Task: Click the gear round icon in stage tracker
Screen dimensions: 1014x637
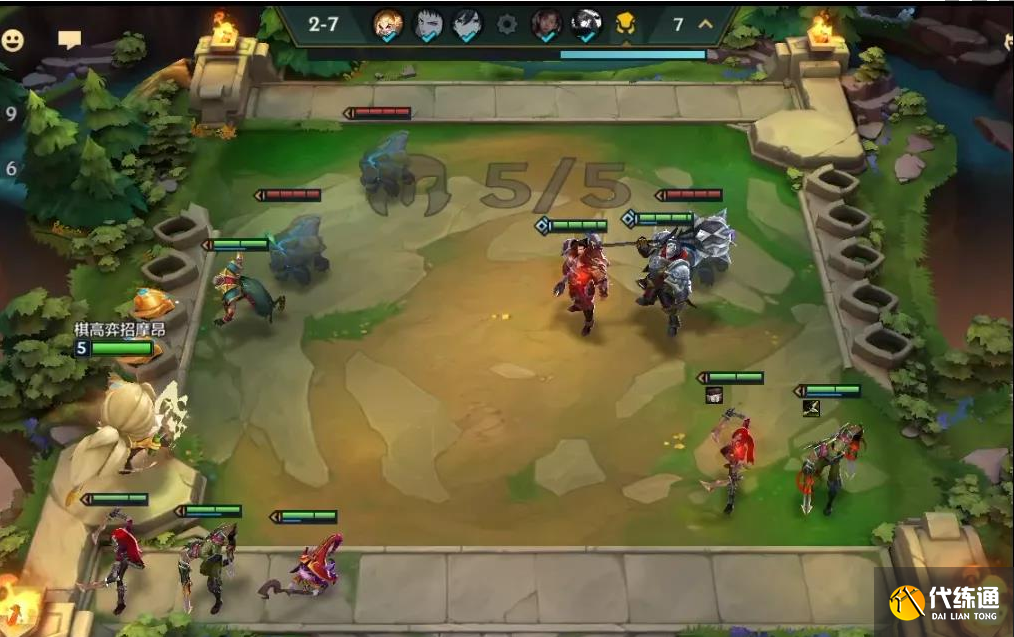Action: click(507, 25)
